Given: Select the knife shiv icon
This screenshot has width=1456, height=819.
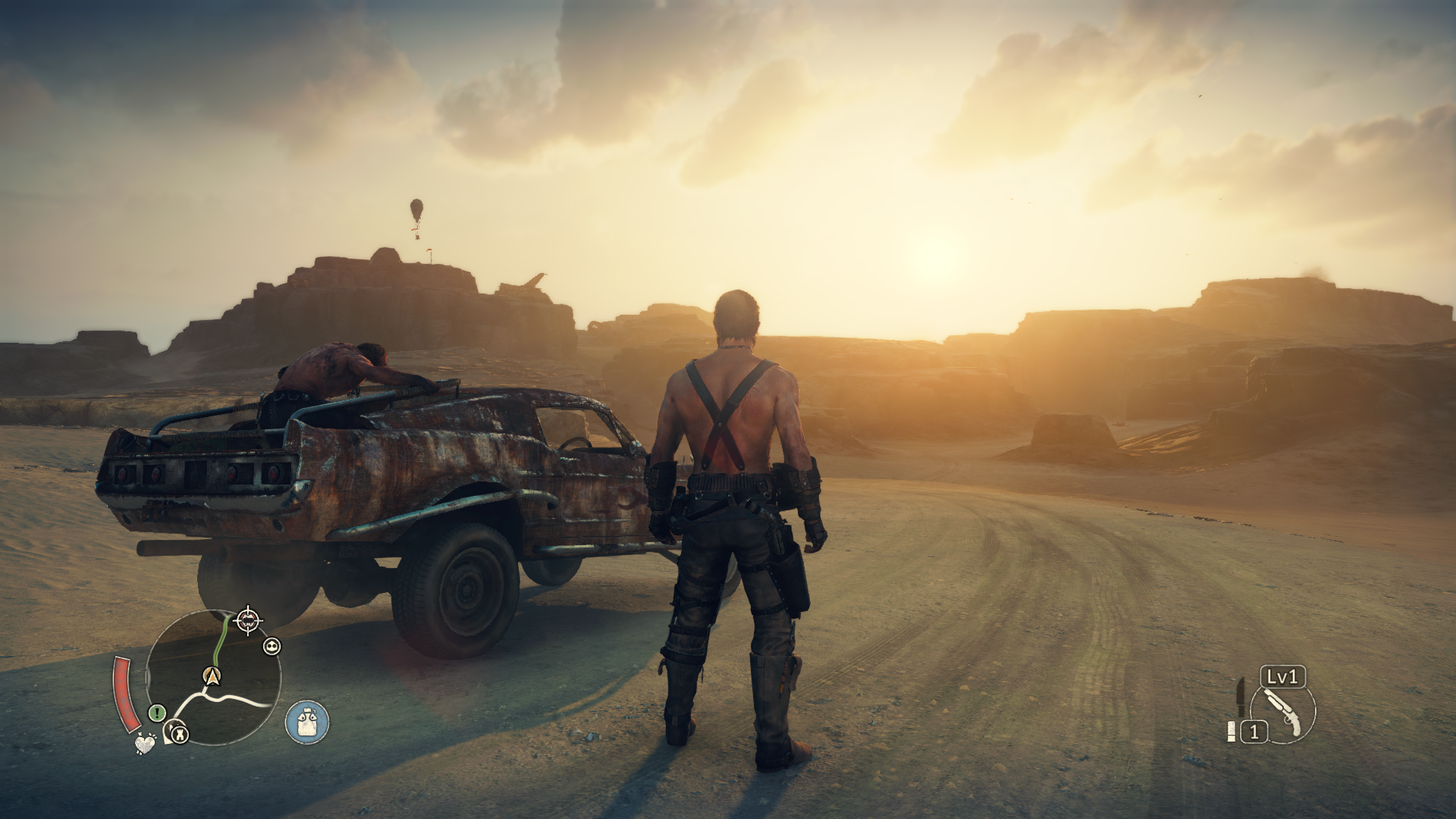Looking at the screenshot, I should pos(1241,697).
